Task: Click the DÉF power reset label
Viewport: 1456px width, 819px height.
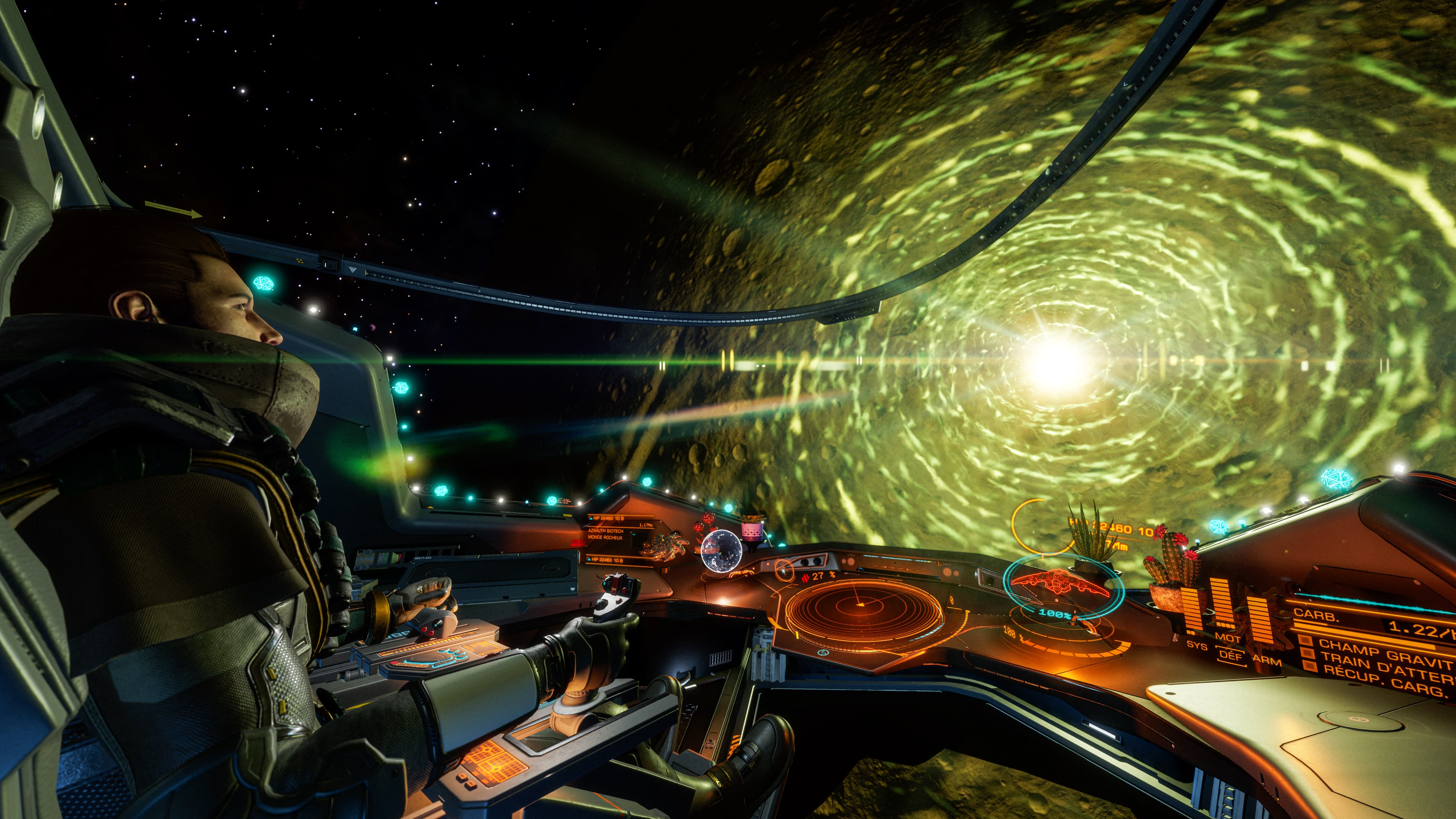Action: pos(1231,655)
